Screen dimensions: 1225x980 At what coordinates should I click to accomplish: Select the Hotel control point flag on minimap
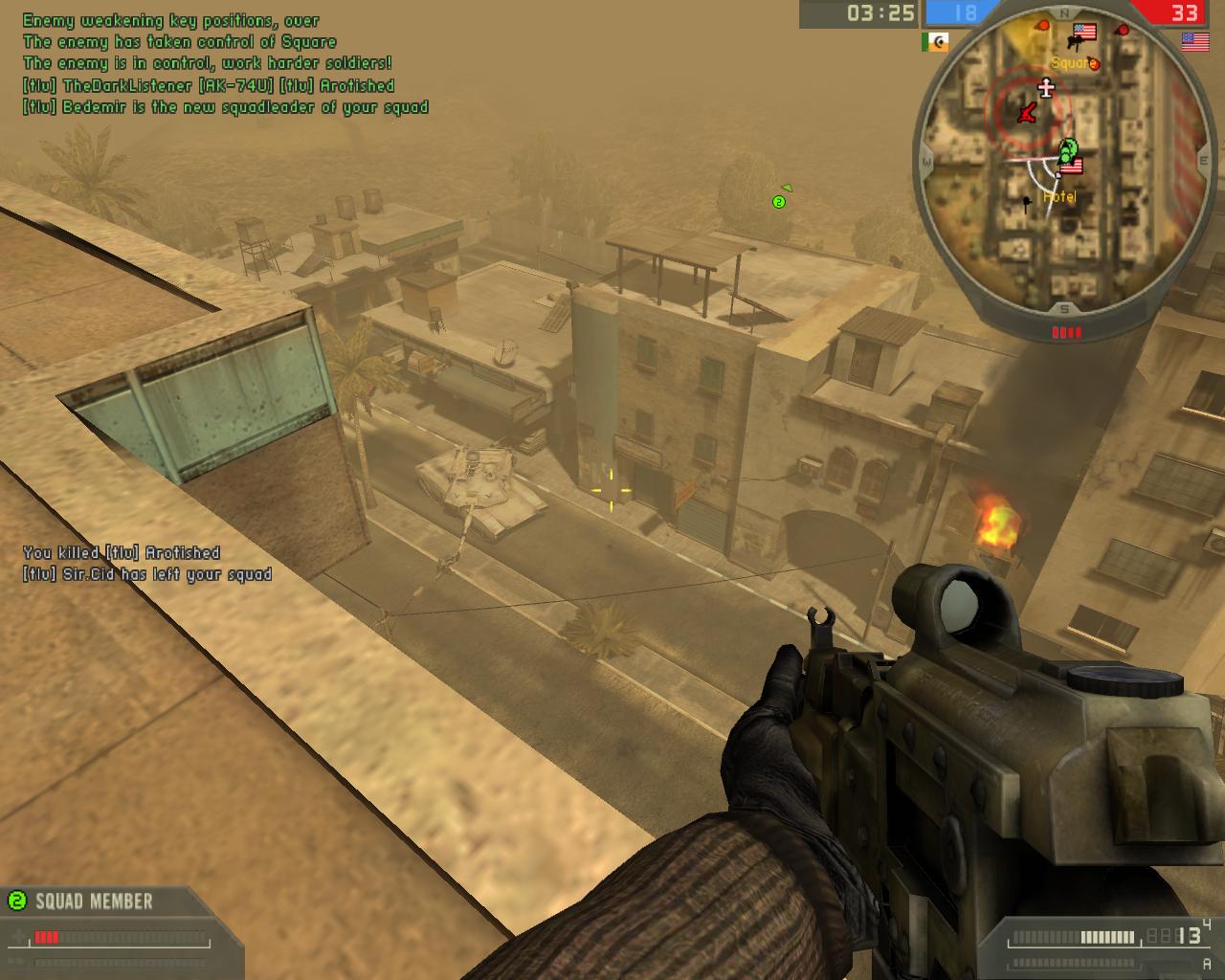(x=1069, y=167)
